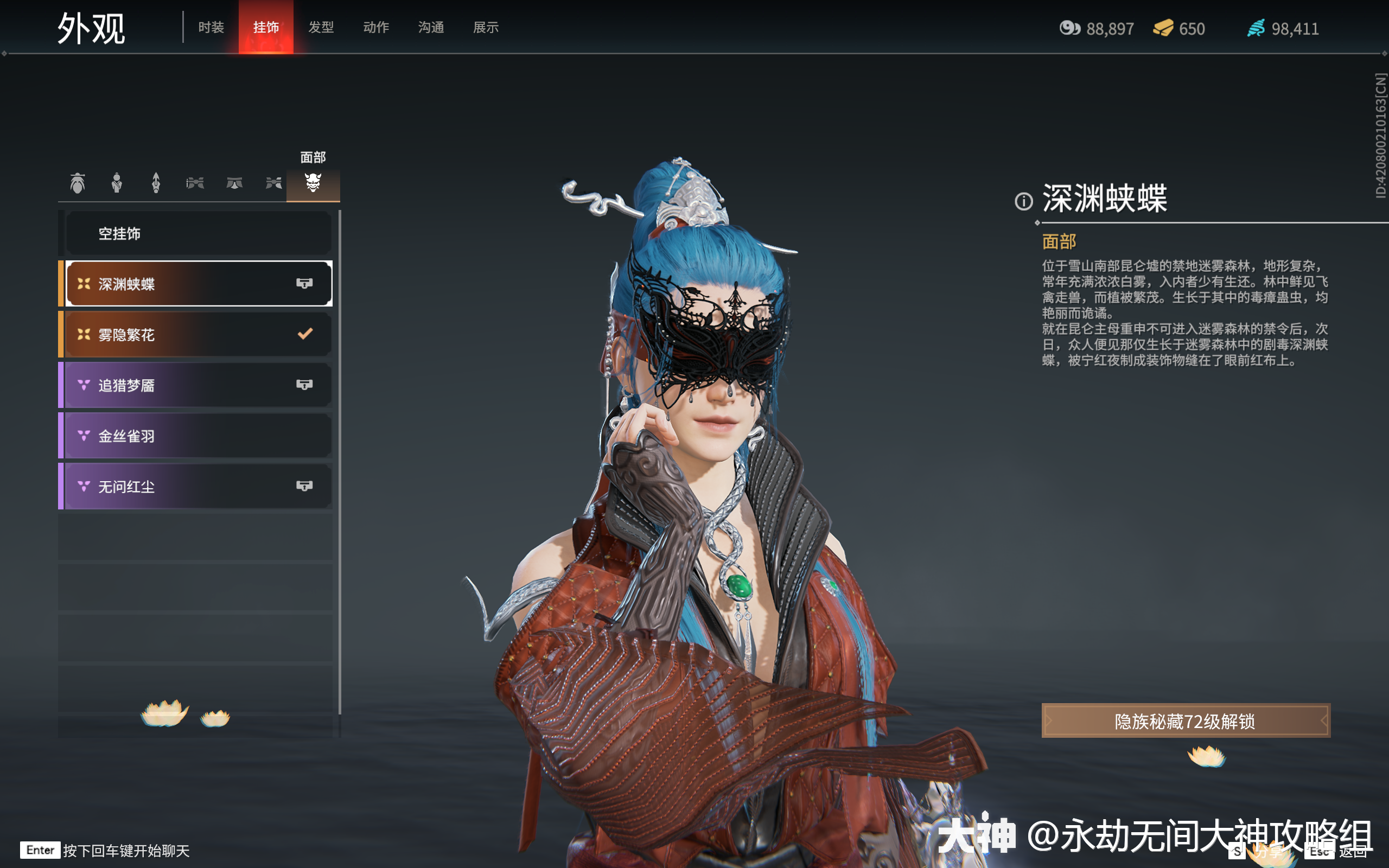
Task: Select the back accessory category icon
Action: pyautogui.click(x=156, y=183)
